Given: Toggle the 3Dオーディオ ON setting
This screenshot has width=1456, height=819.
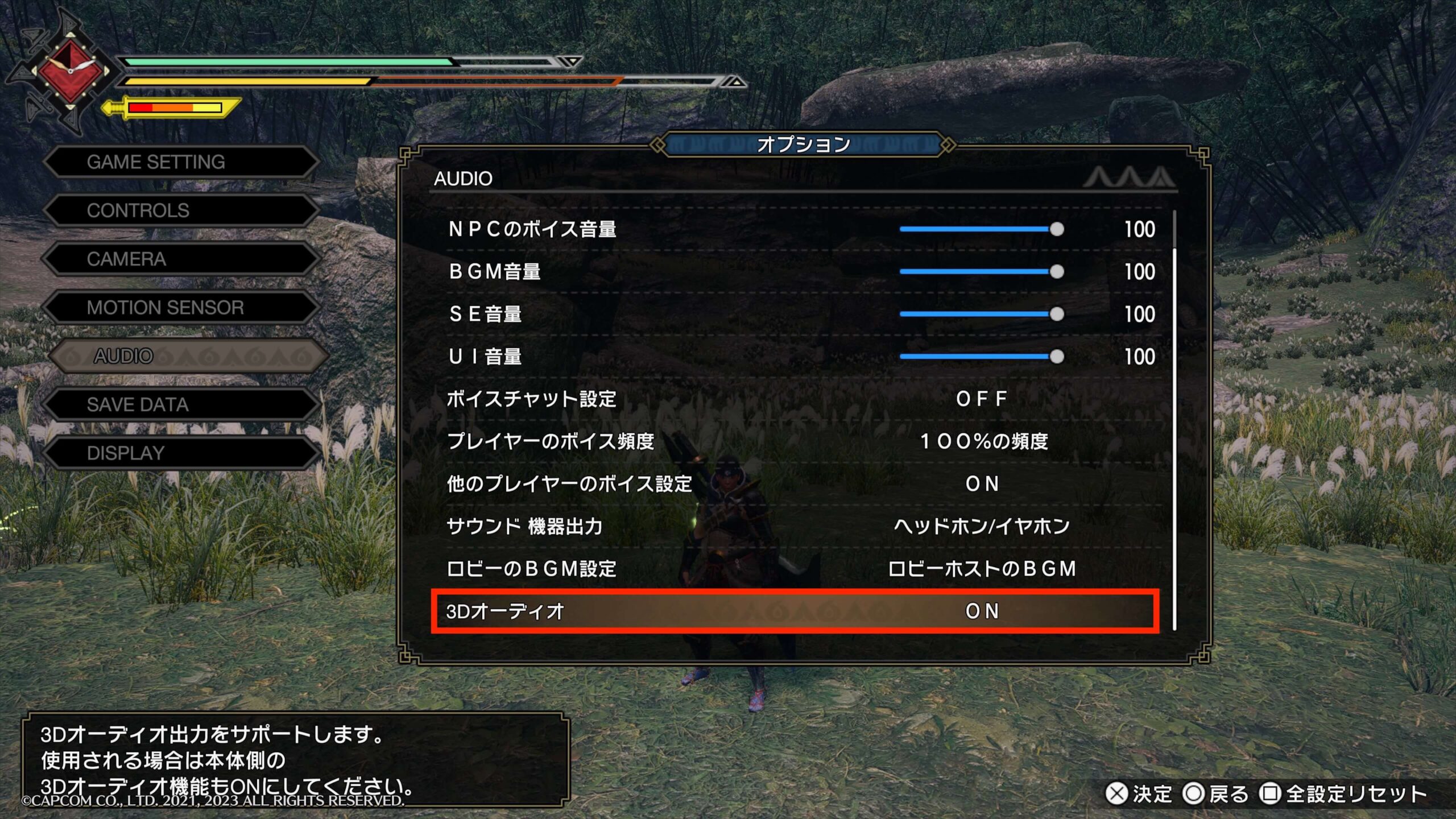Looking at the screenshot, I should point(982,611).
